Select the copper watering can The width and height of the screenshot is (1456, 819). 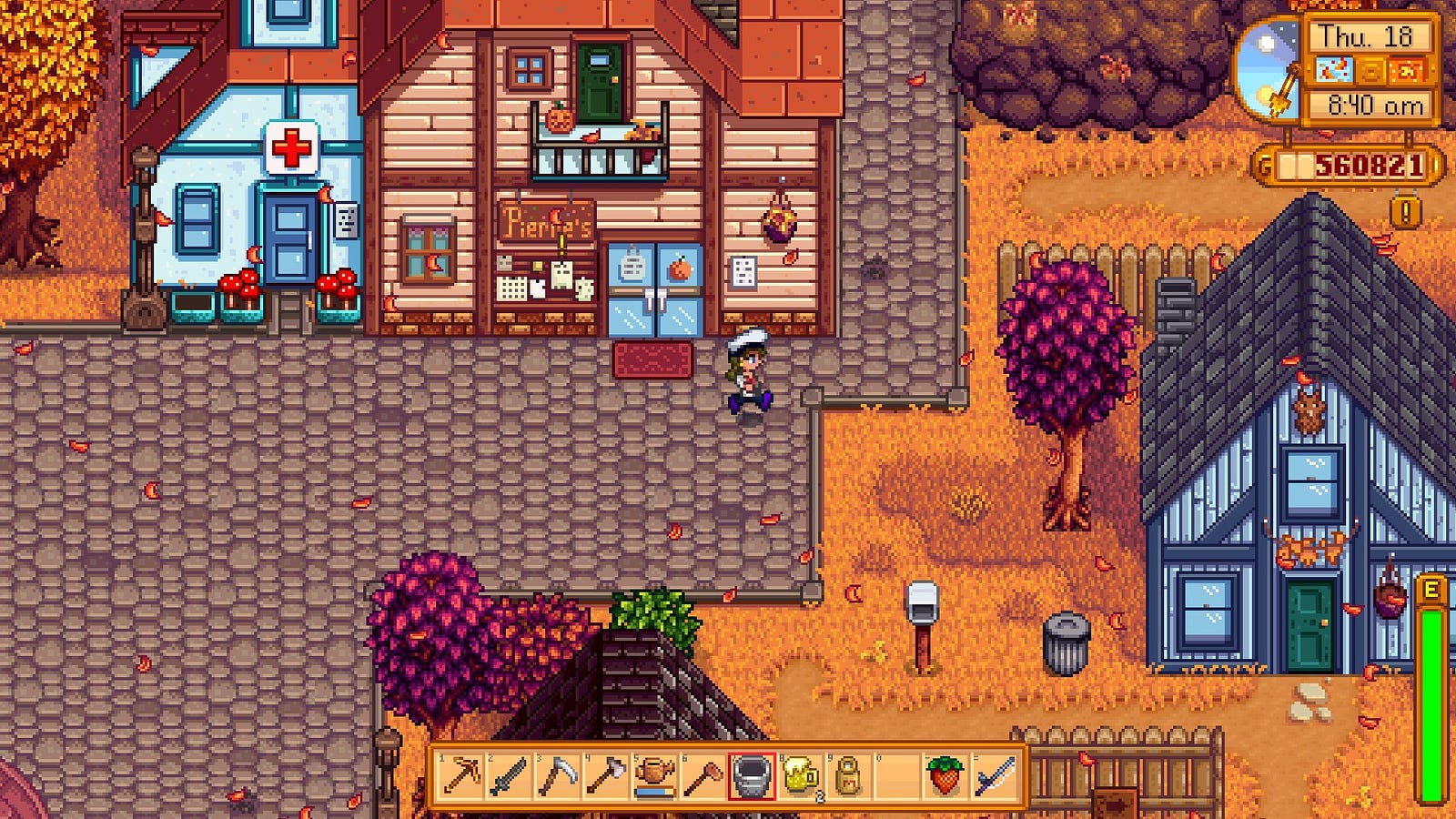pyautogui.click(x=655, y=776)
